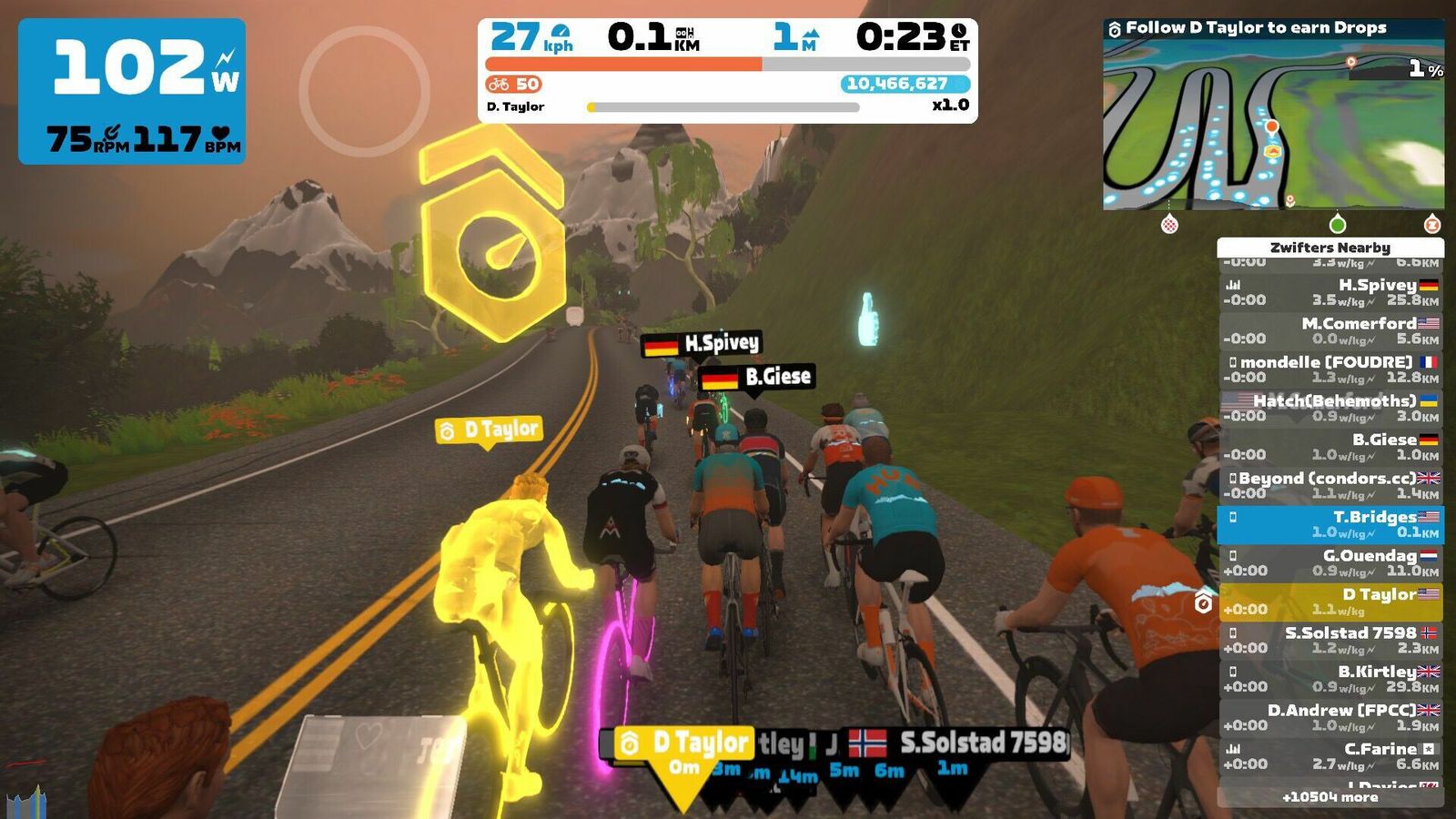Select M.Comerford in the nearby riders list
The height and width of the screenshot is (819, 1456).
1330,330
